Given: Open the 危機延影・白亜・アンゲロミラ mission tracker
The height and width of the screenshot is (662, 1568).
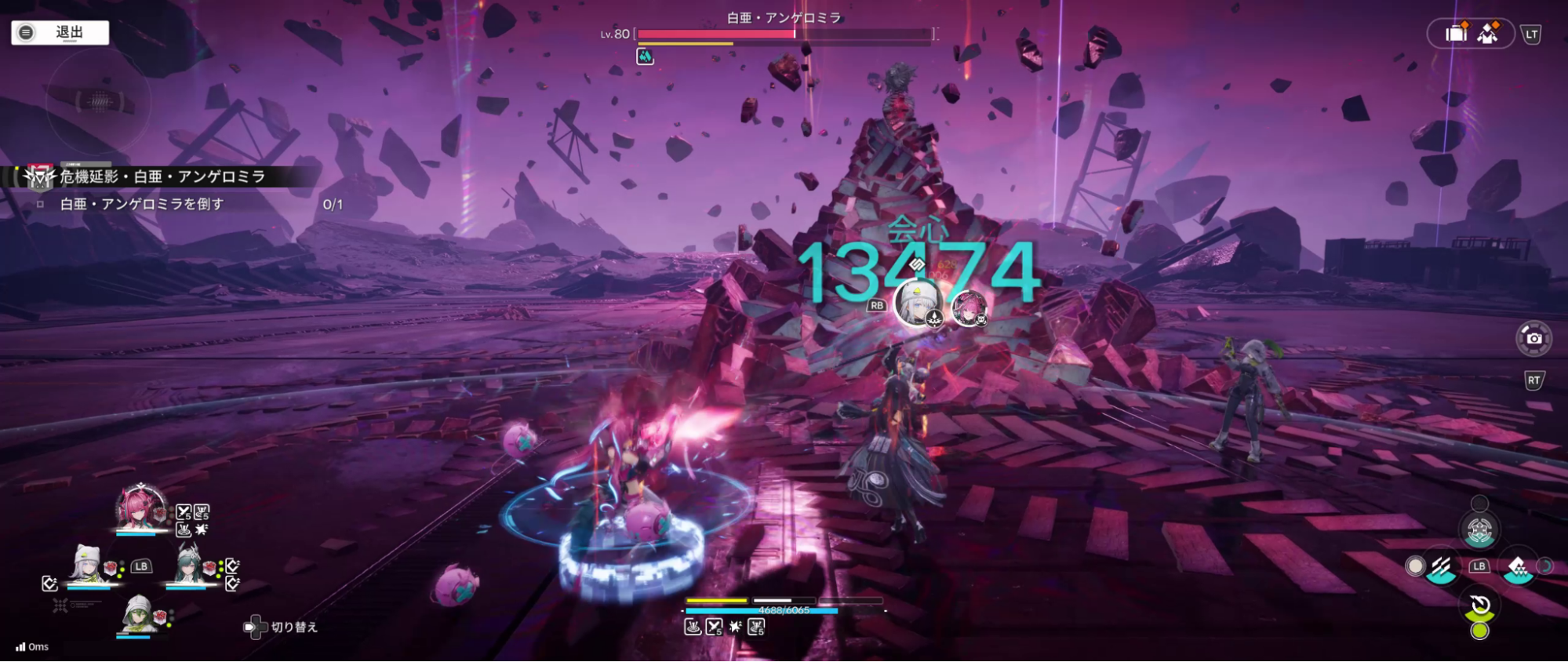Looking at the screenshot, I should pyautogui.click(x=162, y=176).
